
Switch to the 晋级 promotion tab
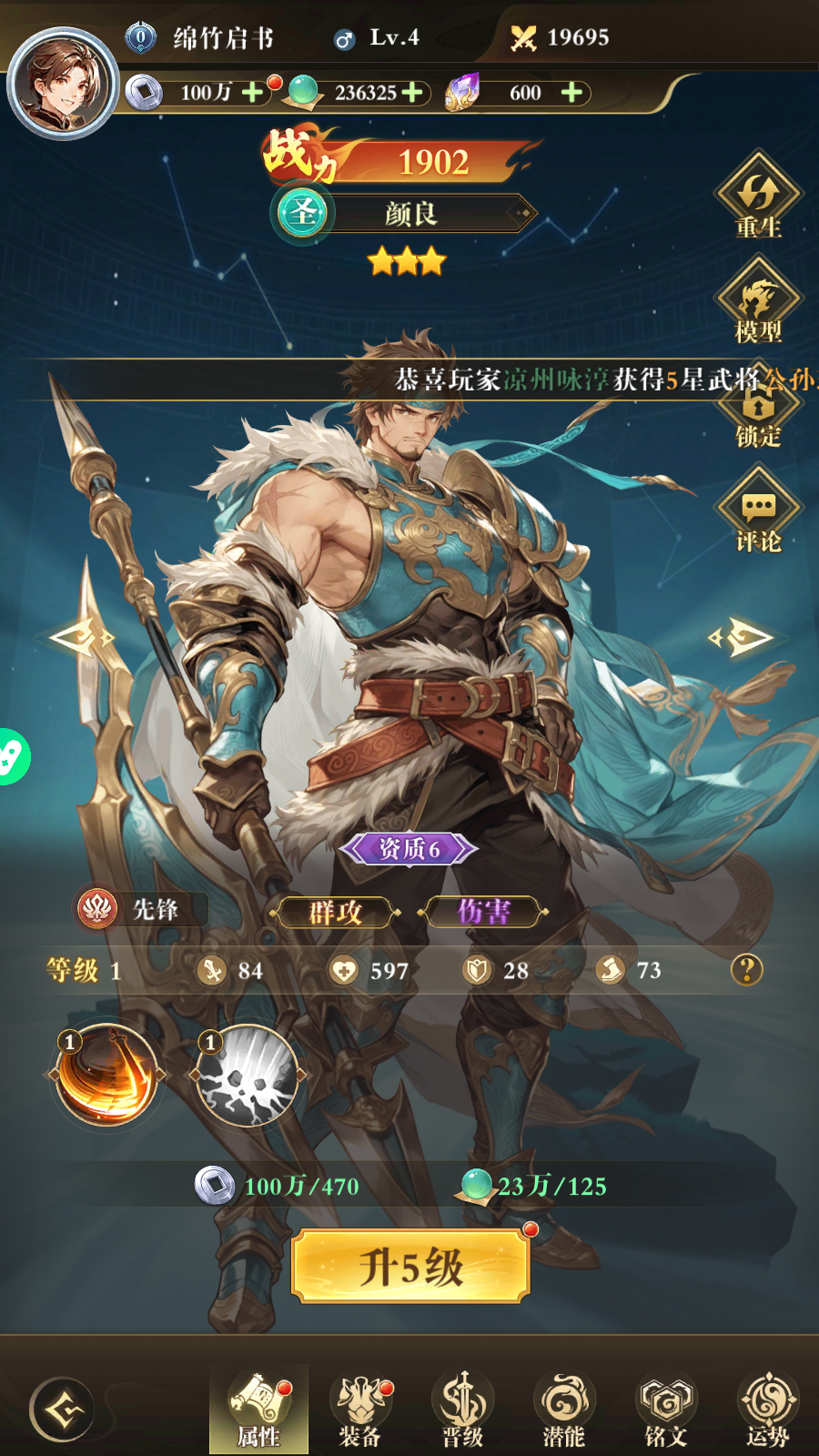pos(462,1409)
